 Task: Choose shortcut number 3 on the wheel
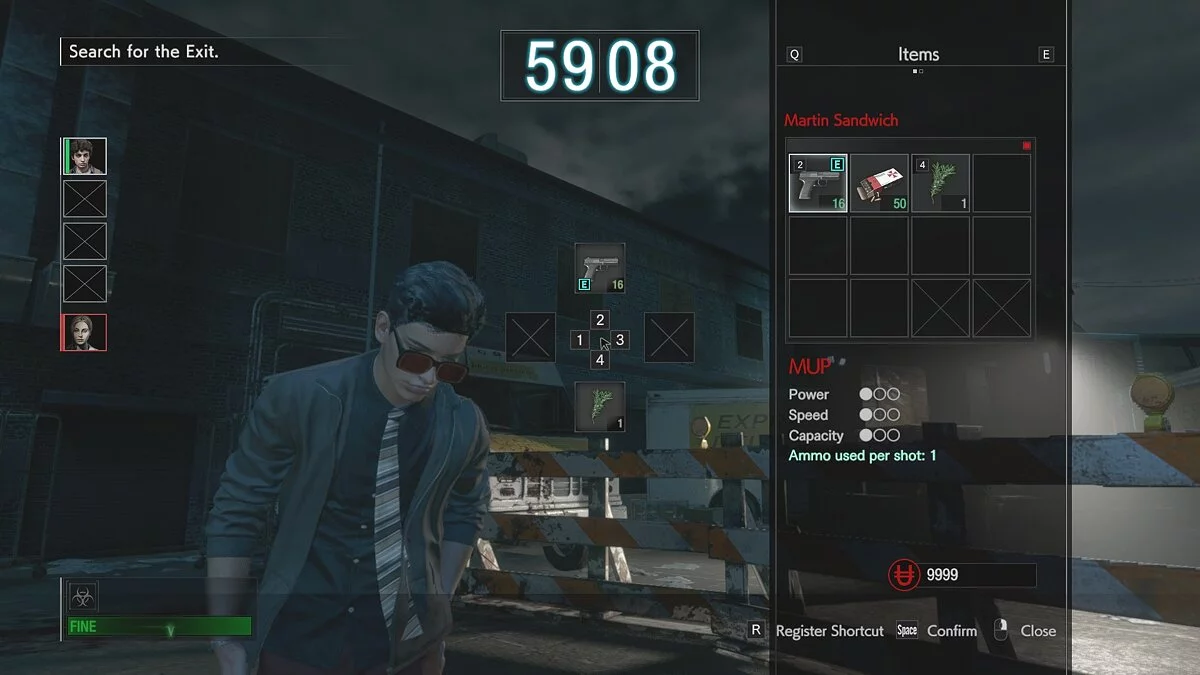(x=620, y=341)
